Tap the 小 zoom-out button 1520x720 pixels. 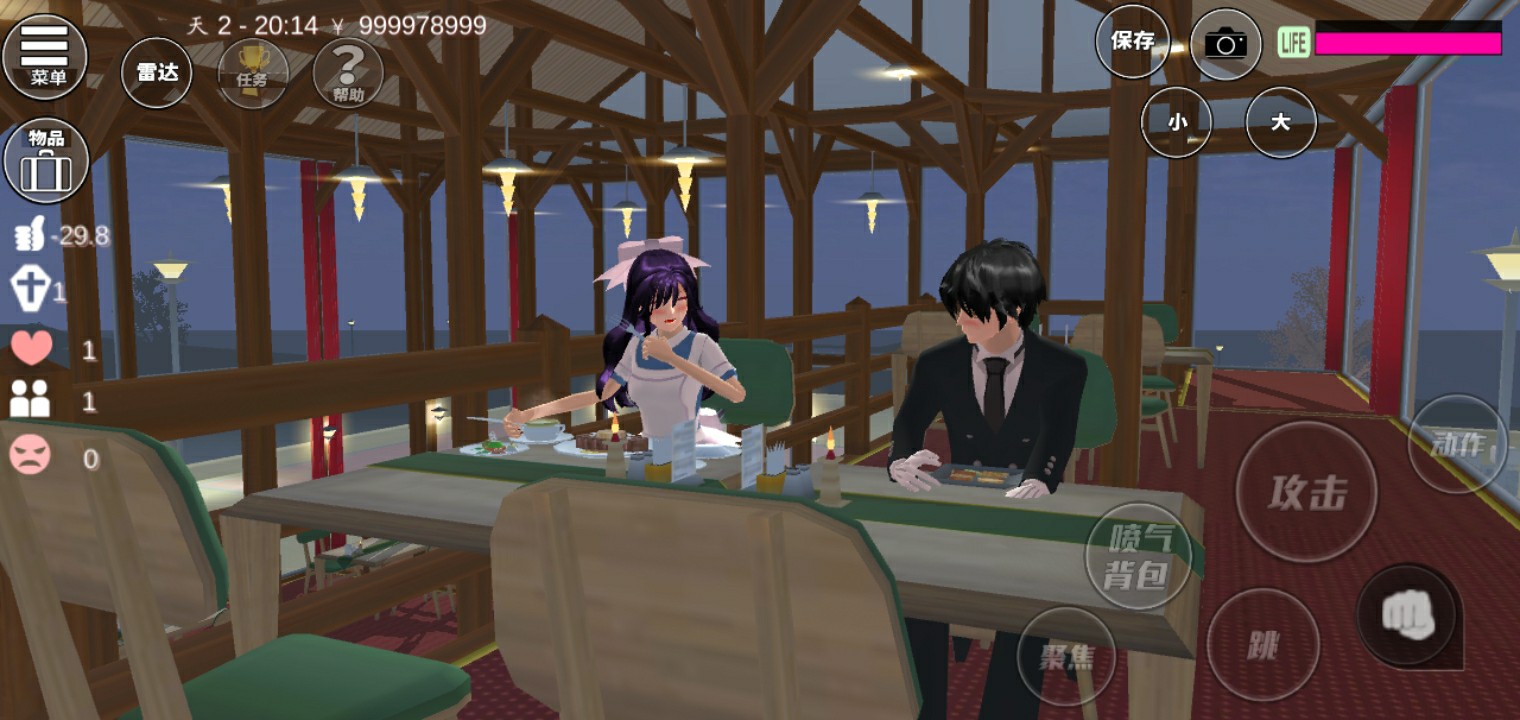[x=1176, y=122]
